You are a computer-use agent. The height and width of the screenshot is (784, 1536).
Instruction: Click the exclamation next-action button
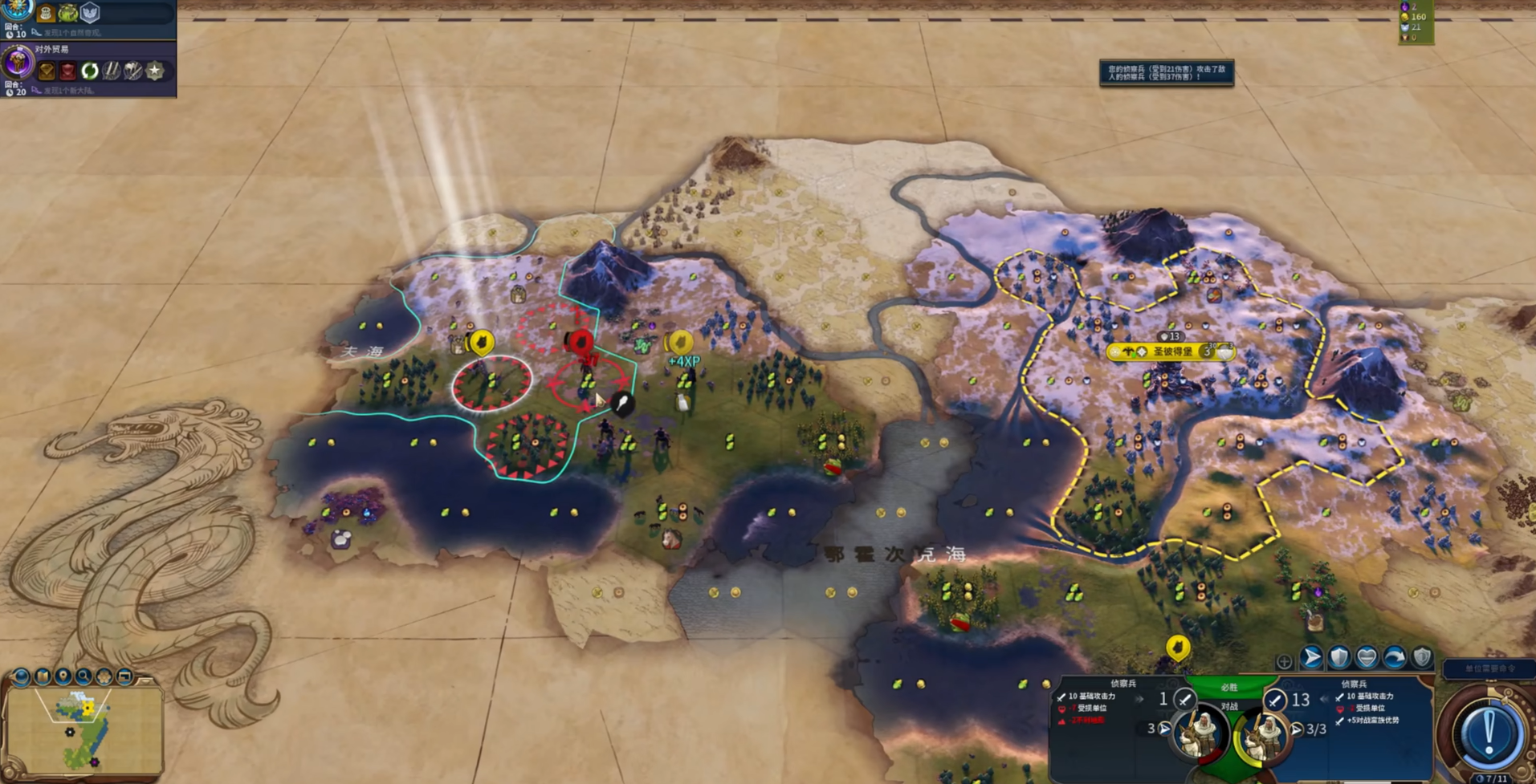1488,732
